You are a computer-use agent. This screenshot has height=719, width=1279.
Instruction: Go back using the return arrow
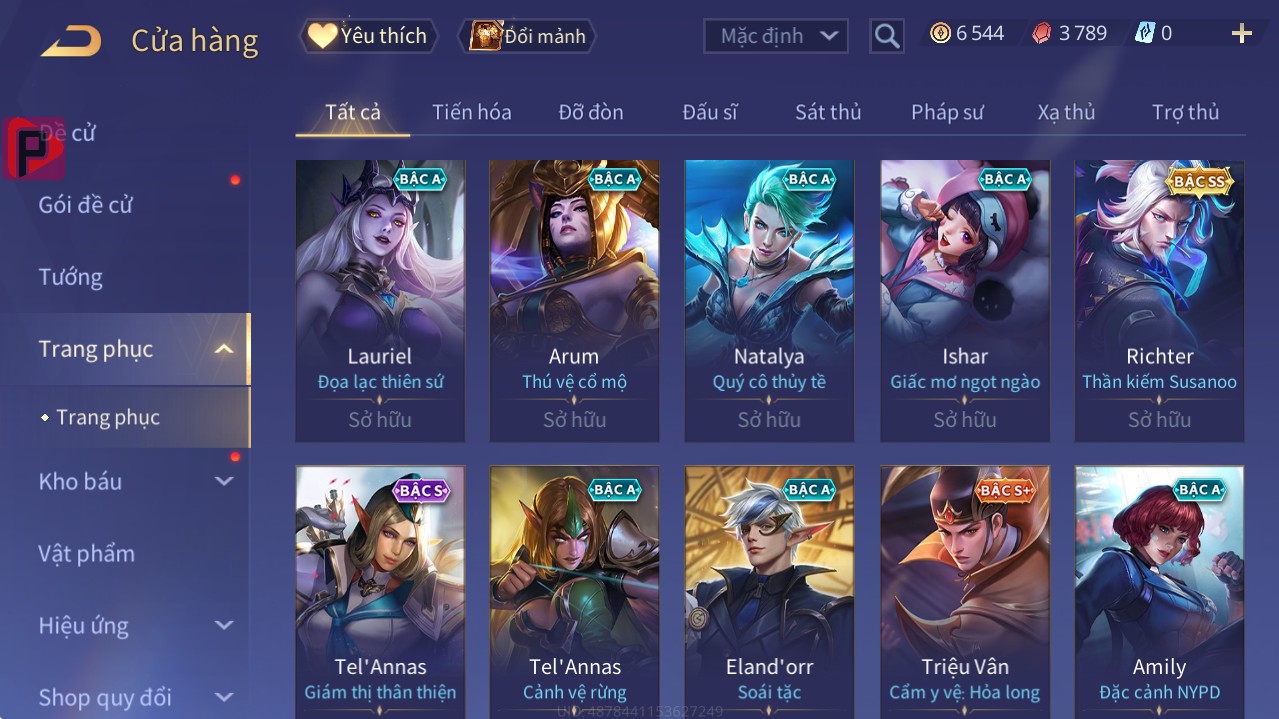(x=71, y=41)
